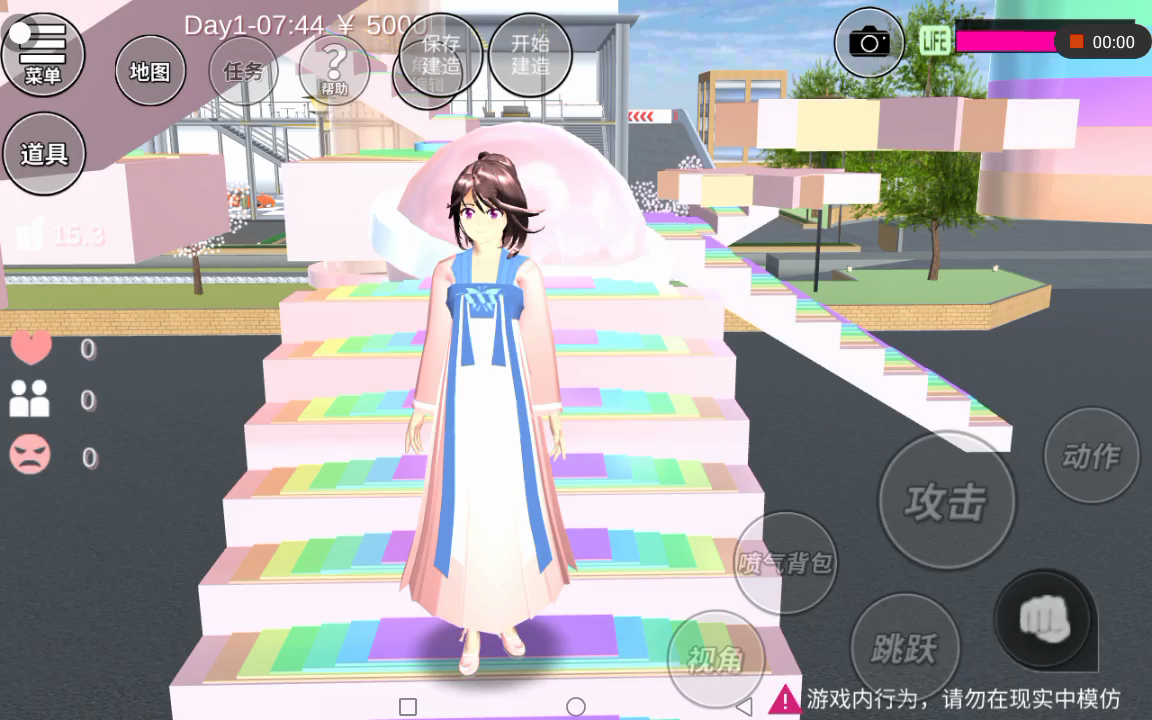
Task: Open the 地图 map button
Action: (x=150, y=71)
